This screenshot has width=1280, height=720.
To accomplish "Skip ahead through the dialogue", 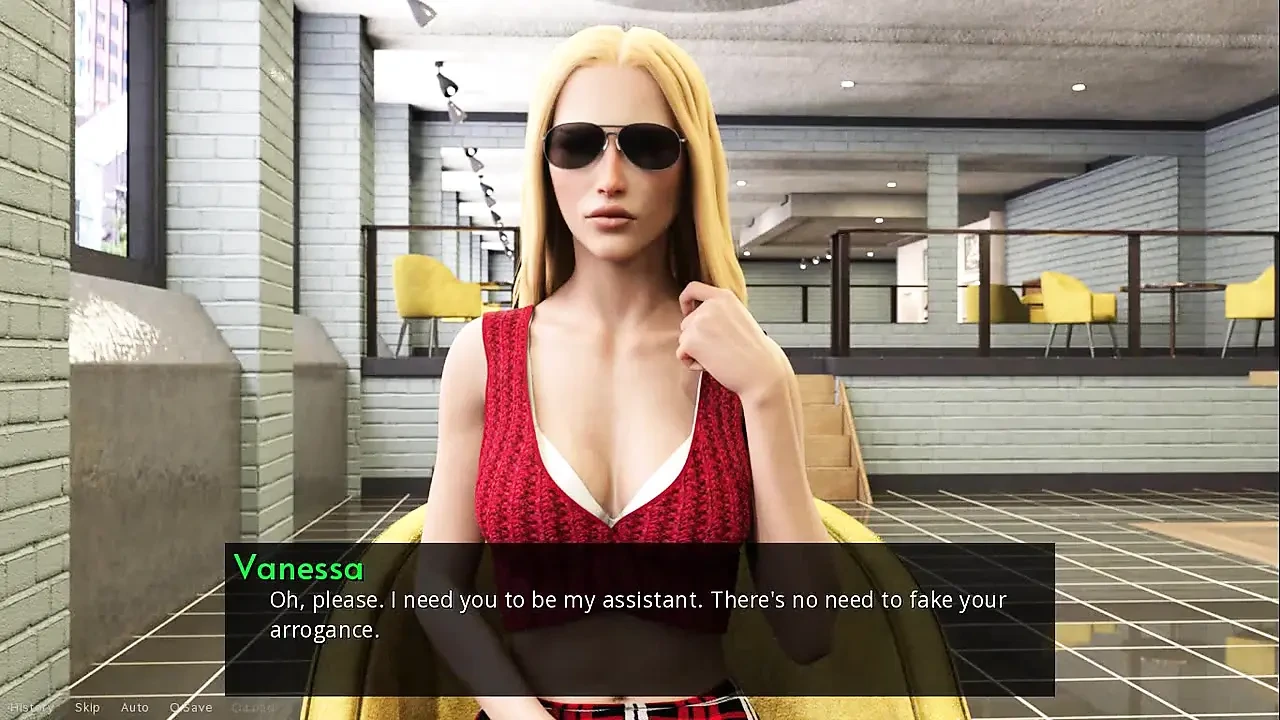I will (x=87, y=708).
